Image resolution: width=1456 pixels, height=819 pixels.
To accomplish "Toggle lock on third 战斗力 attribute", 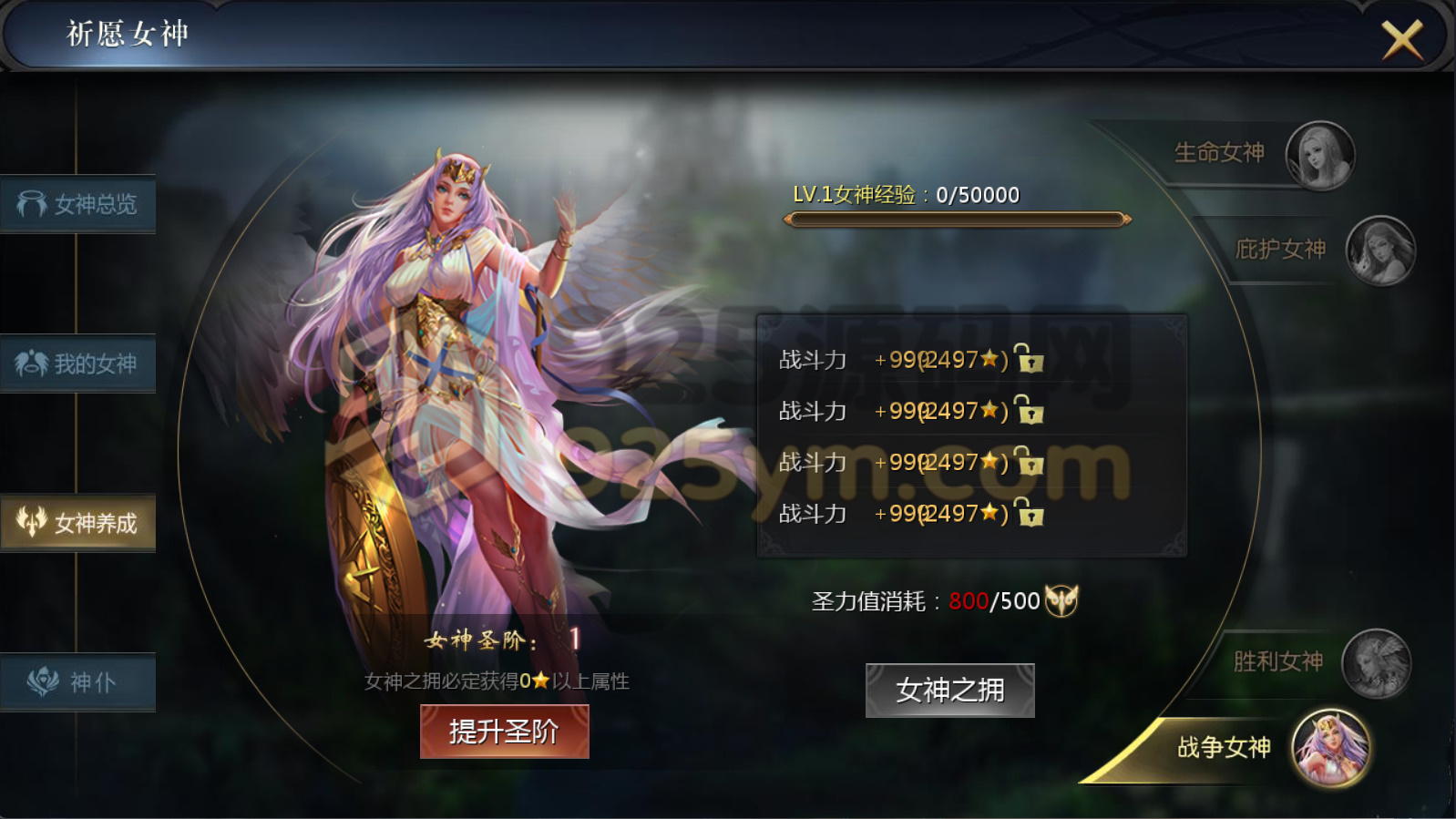I will pos(1030,462).
